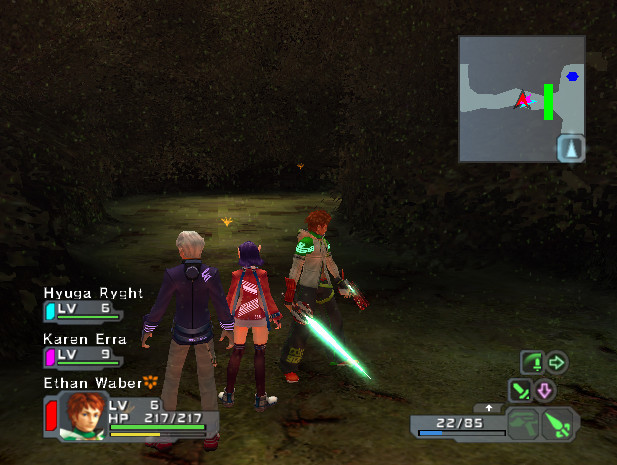
Task: Toggle the minimap compass arrow button
Action: [x=571, y=148]
